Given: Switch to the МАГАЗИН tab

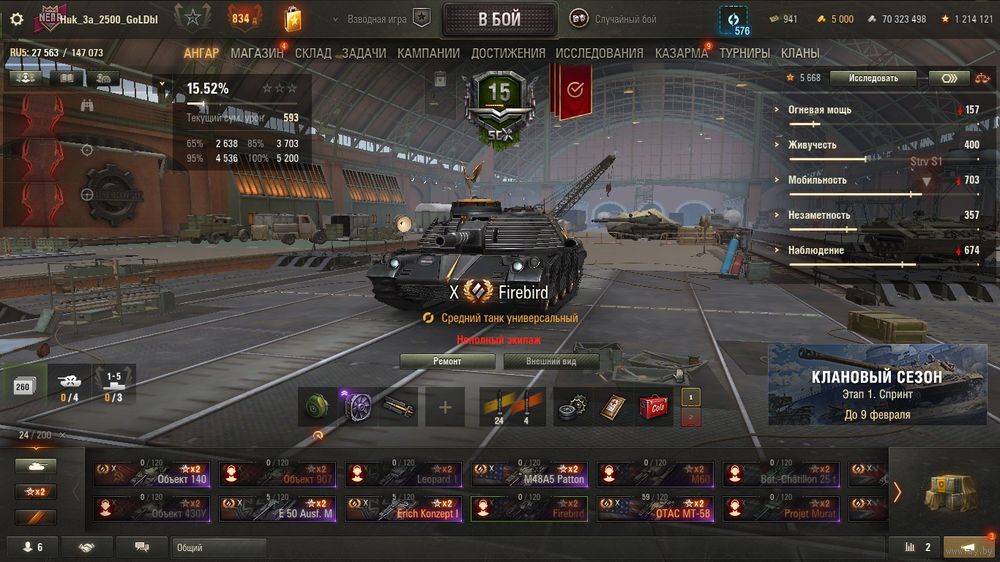Looking at the screenshot, I should pyautogui.click(x=256, y=53).
